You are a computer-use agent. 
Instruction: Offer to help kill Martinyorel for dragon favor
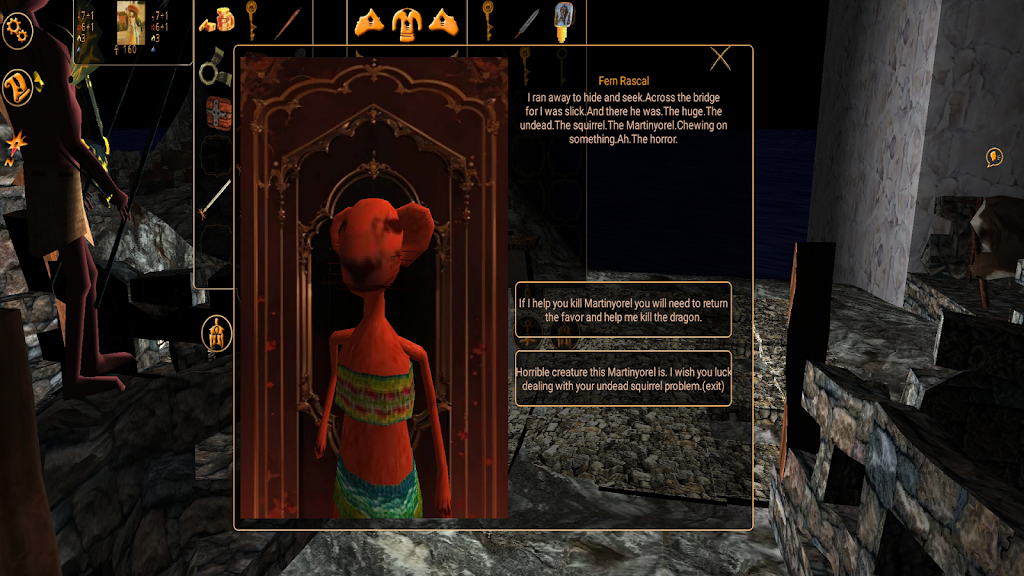coord(623,309)
